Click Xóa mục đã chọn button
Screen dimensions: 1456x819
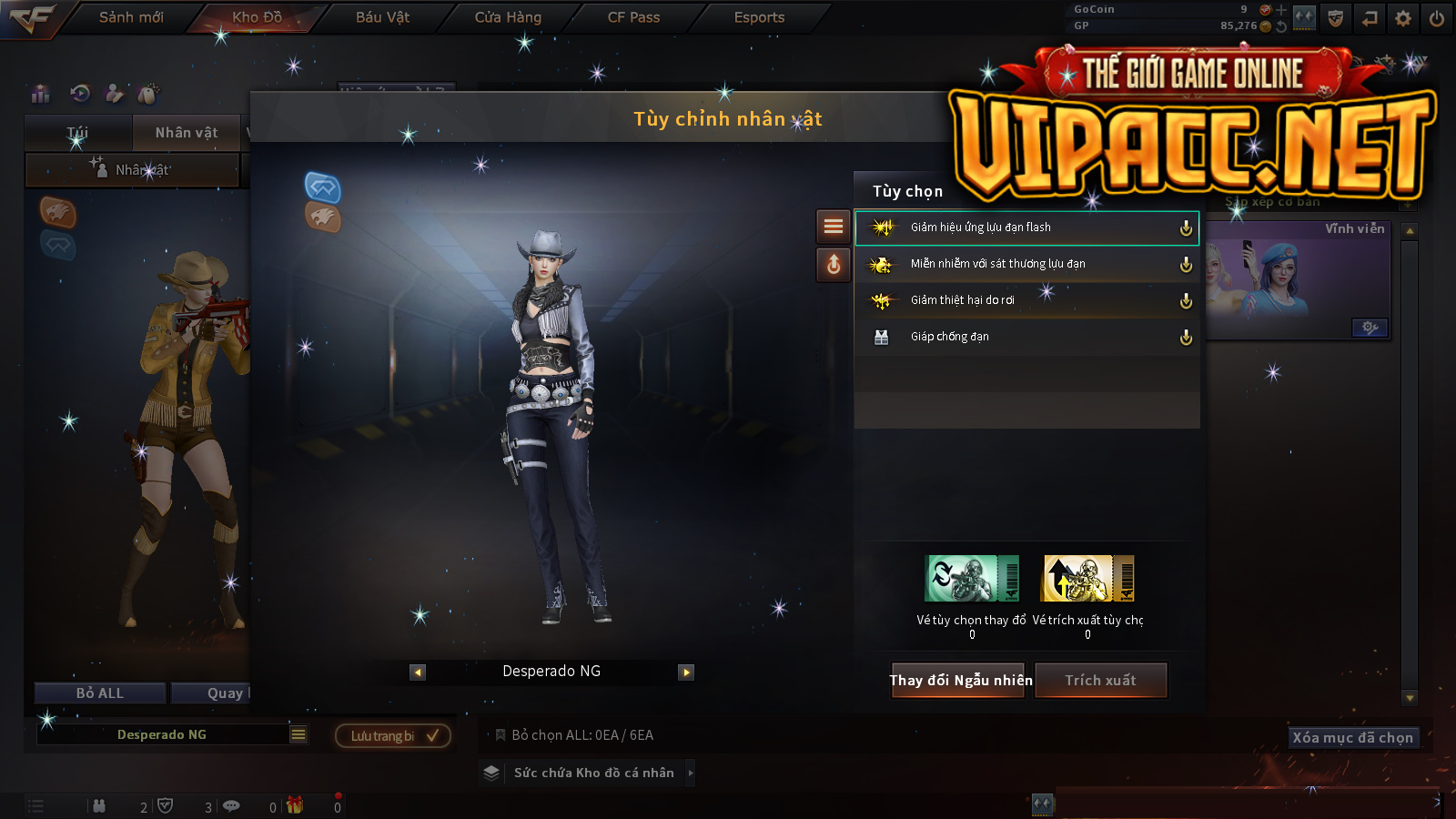pyautogui.click(x=1352, y=737)
